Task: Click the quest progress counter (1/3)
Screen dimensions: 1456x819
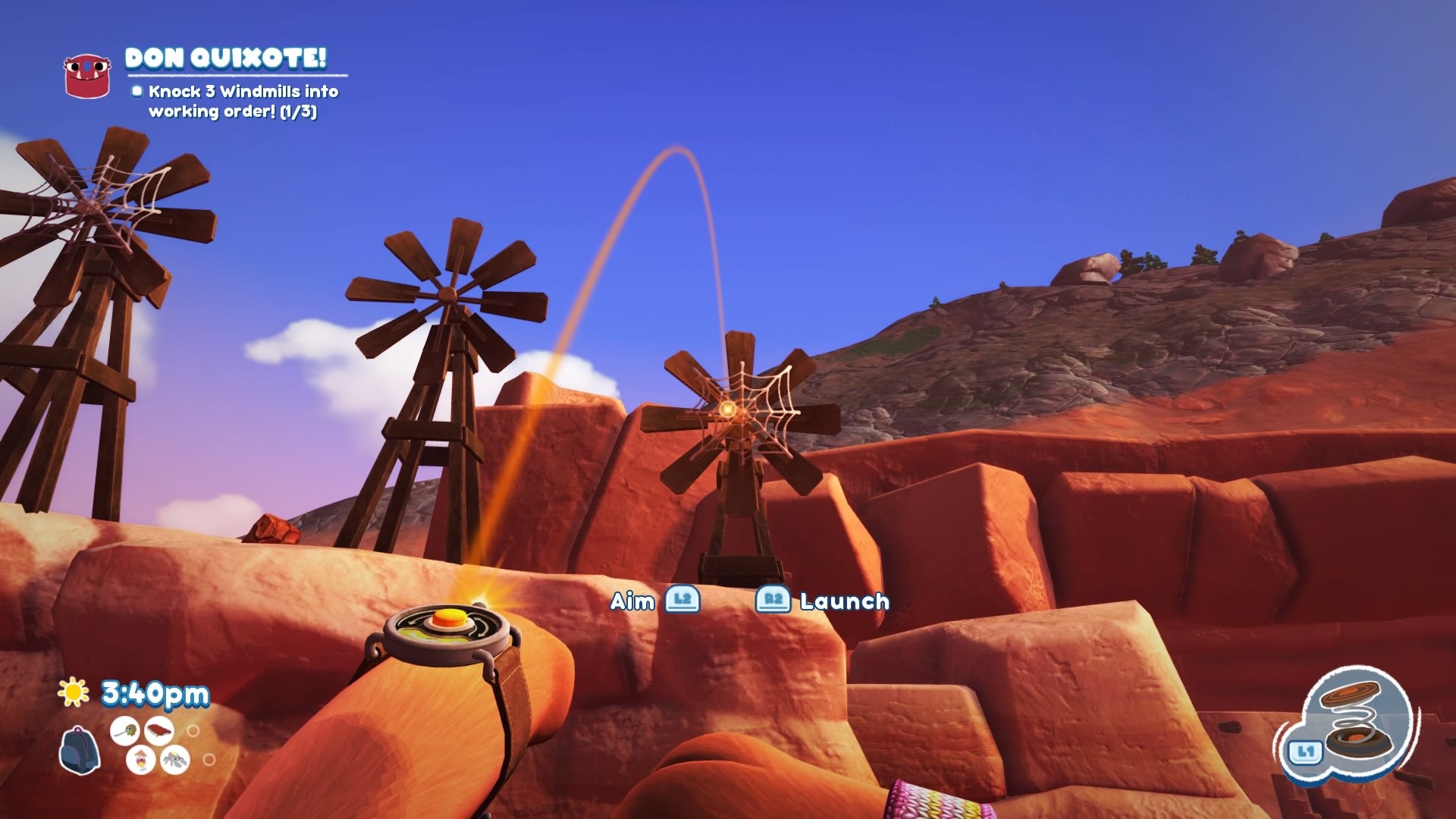Action: (297, 111)
